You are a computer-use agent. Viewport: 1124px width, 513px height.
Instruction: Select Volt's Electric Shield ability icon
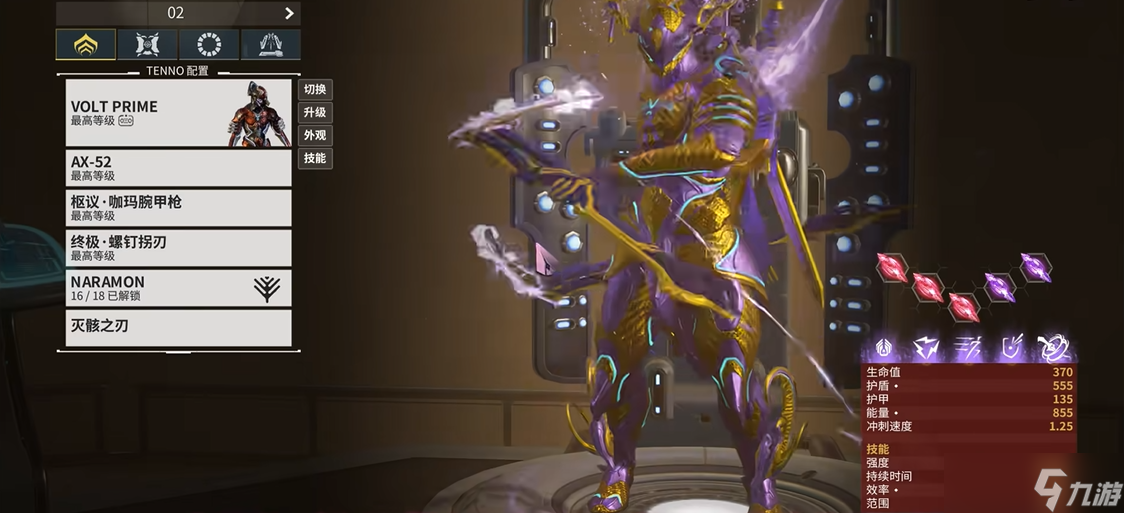[1012, 348]
